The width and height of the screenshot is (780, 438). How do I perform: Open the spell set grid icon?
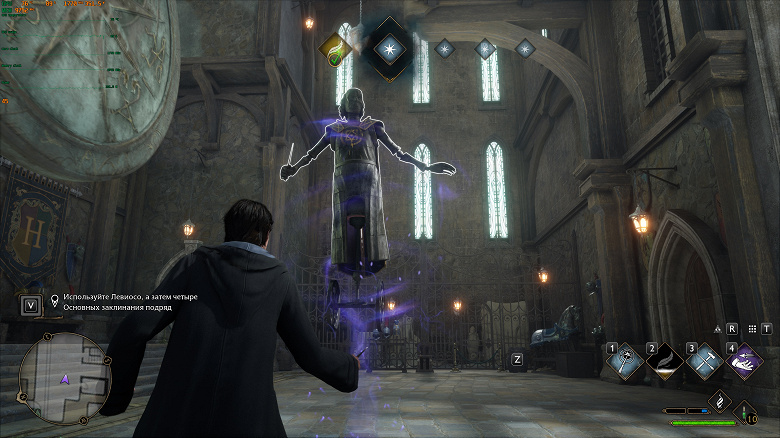click(x=752, y=328)
